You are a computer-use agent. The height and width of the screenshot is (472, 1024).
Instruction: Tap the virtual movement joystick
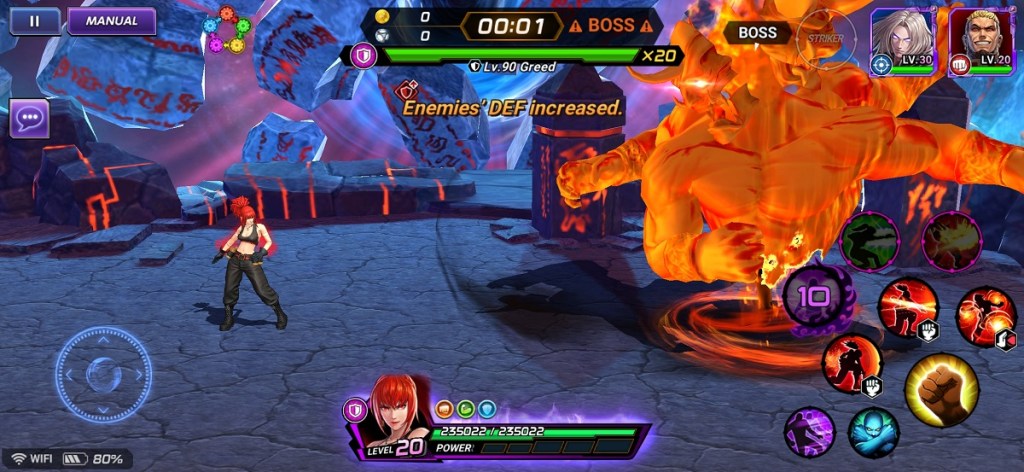[103, 375]
